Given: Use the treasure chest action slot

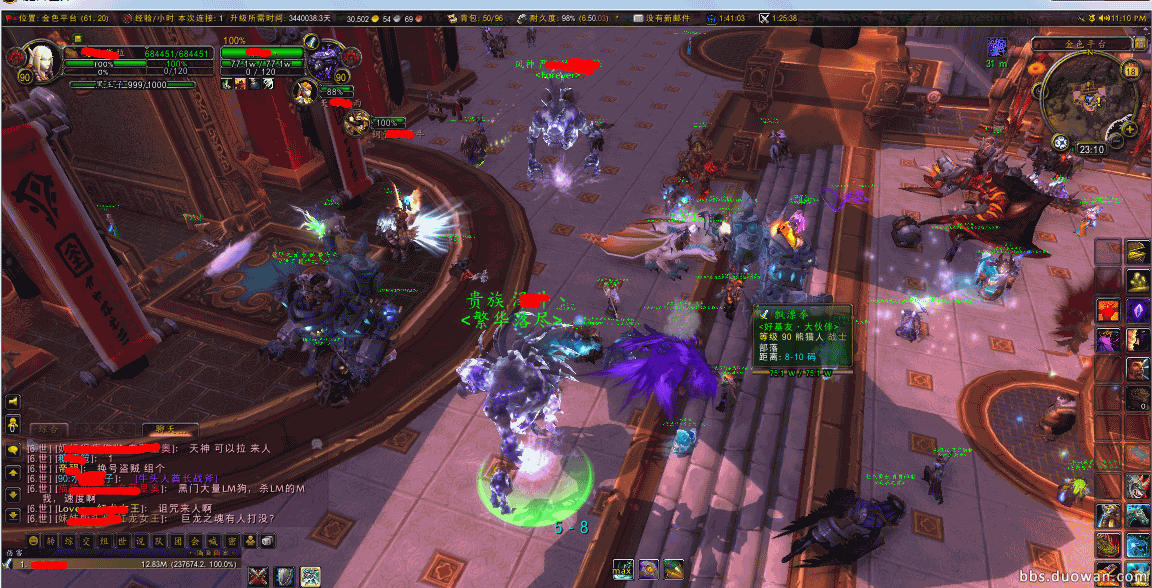Looking at the screenshot, I should 1137,252.
